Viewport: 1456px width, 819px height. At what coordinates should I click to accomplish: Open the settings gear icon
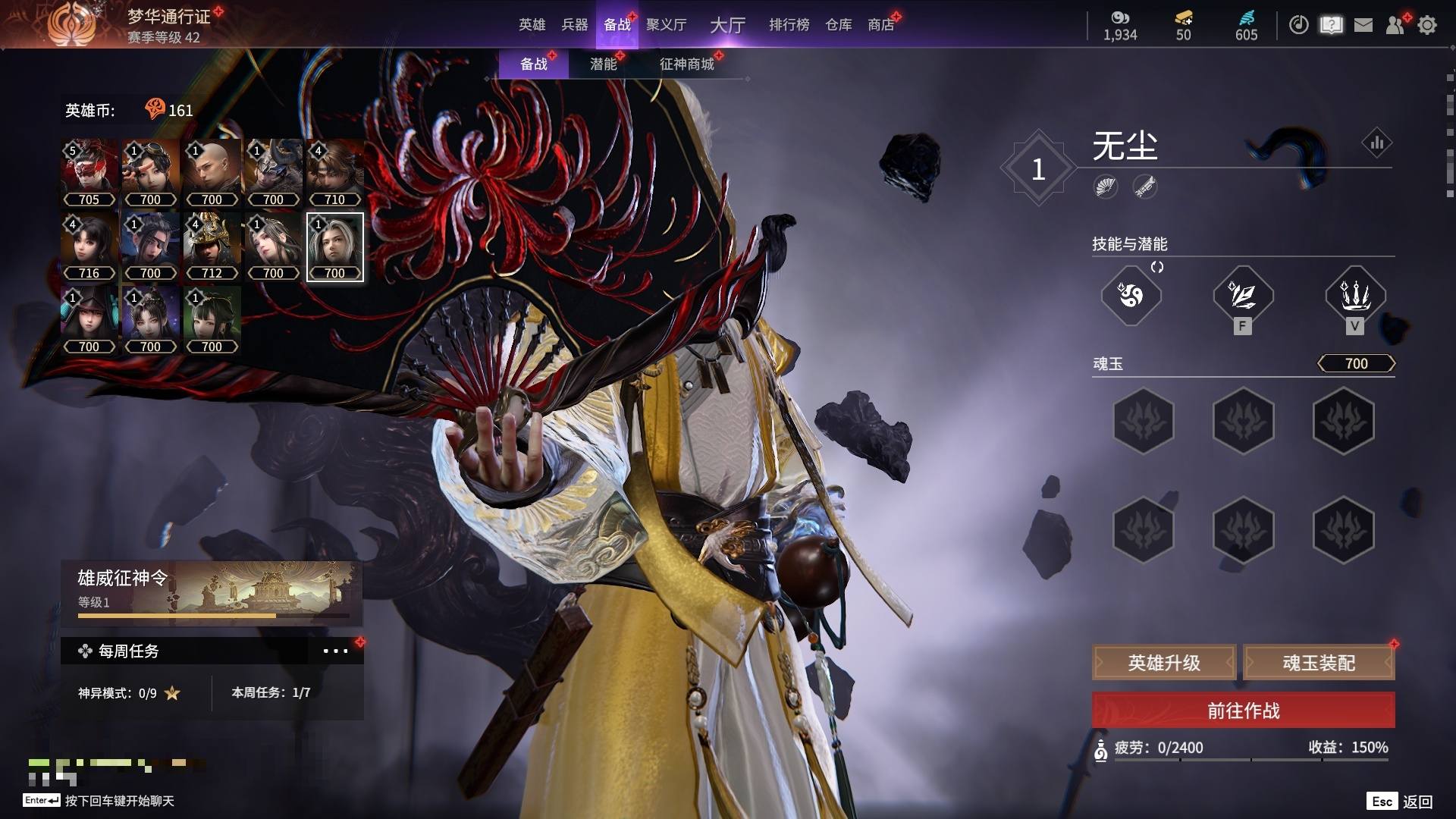[1427, 25]
